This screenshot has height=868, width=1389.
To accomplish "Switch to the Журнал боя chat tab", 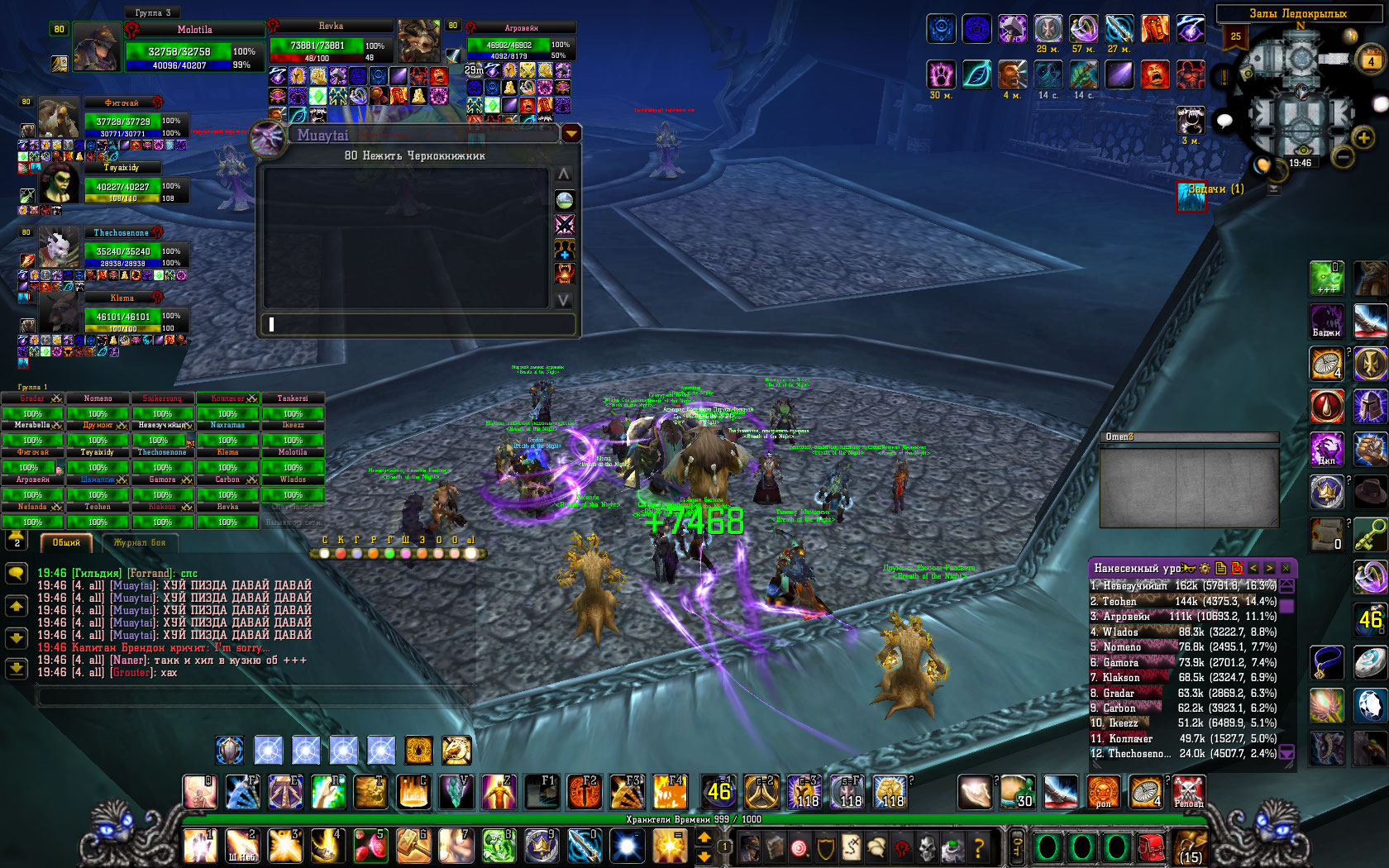I will tap(140, 543).
